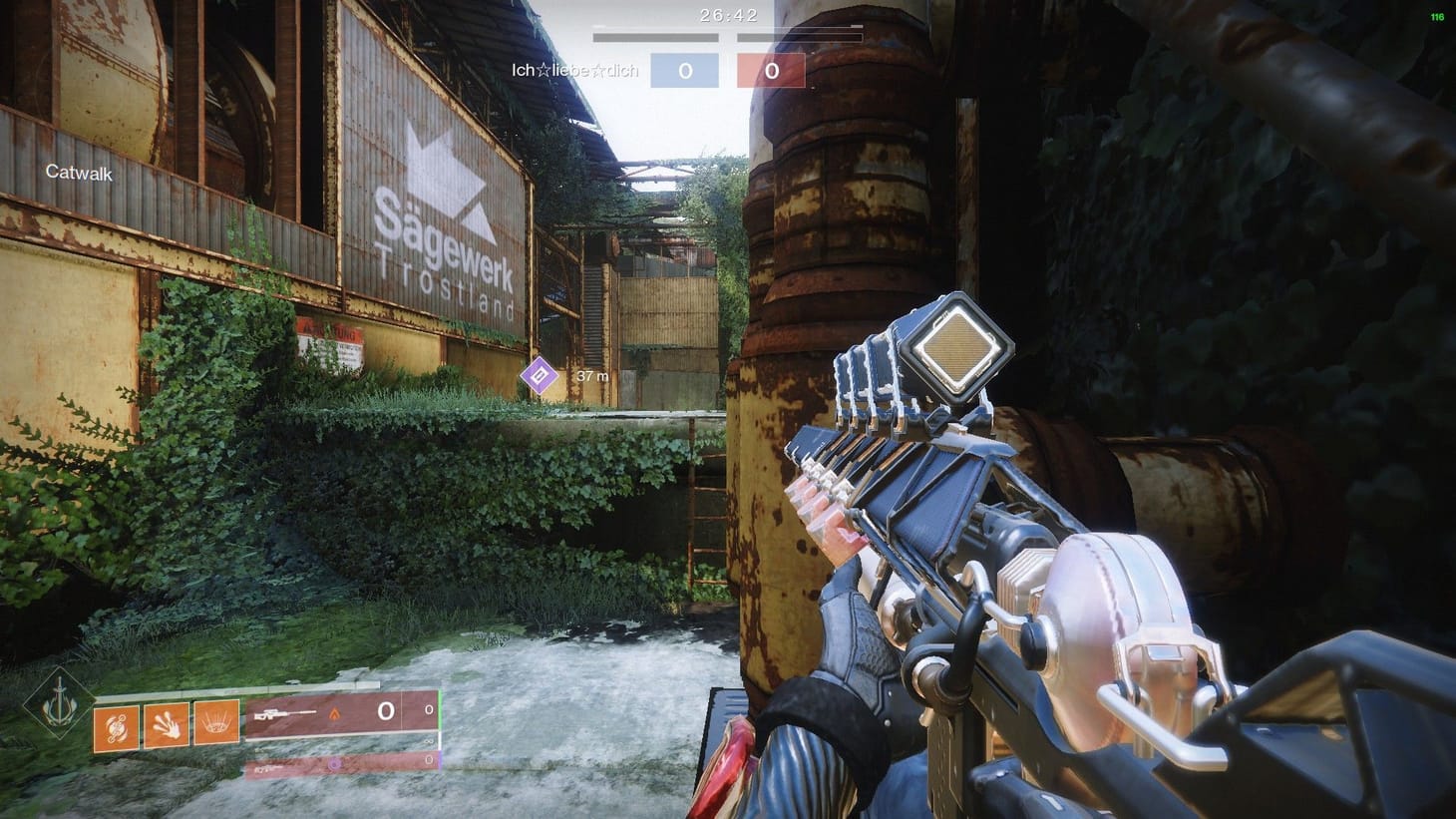Screen dimensions: 1456x819
Task: Select the grenade ability icon
Action: (117, 727)
